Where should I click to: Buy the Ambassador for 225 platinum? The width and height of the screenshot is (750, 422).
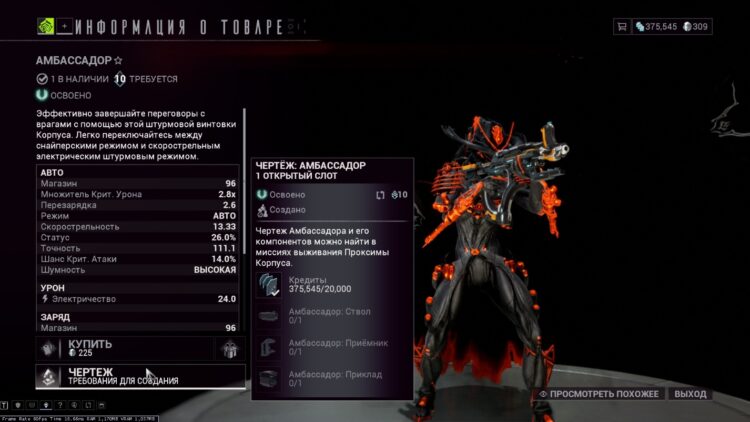[125, 348]
